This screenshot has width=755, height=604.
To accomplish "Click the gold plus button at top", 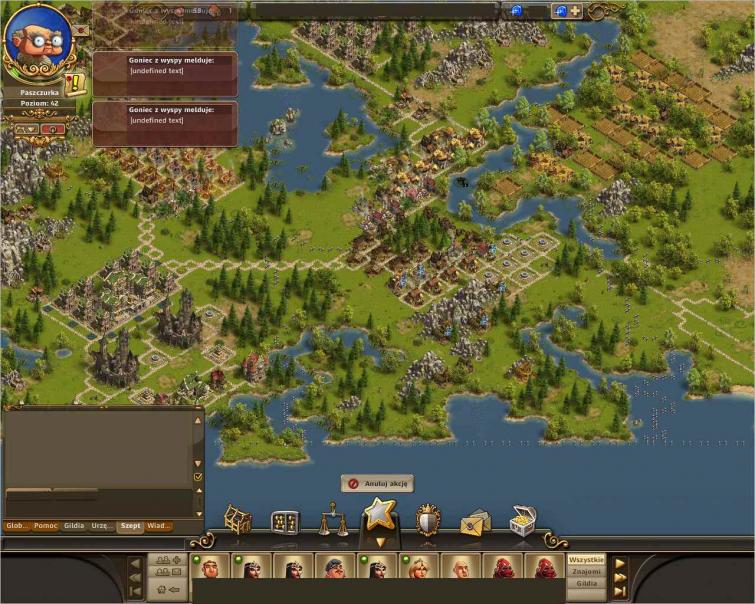I will pyautogui.click(x=575, y=11).
